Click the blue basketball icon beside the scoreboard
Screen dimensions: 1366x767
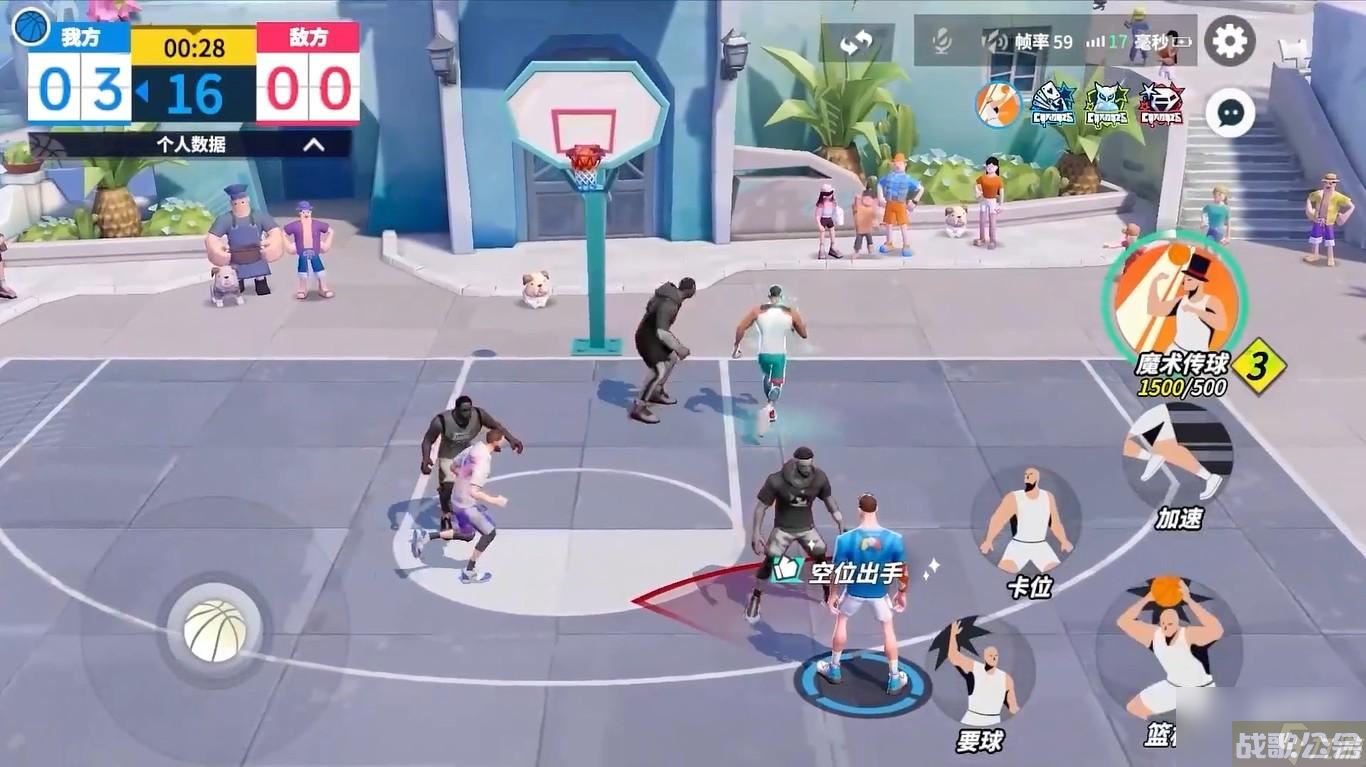[31, 26]
